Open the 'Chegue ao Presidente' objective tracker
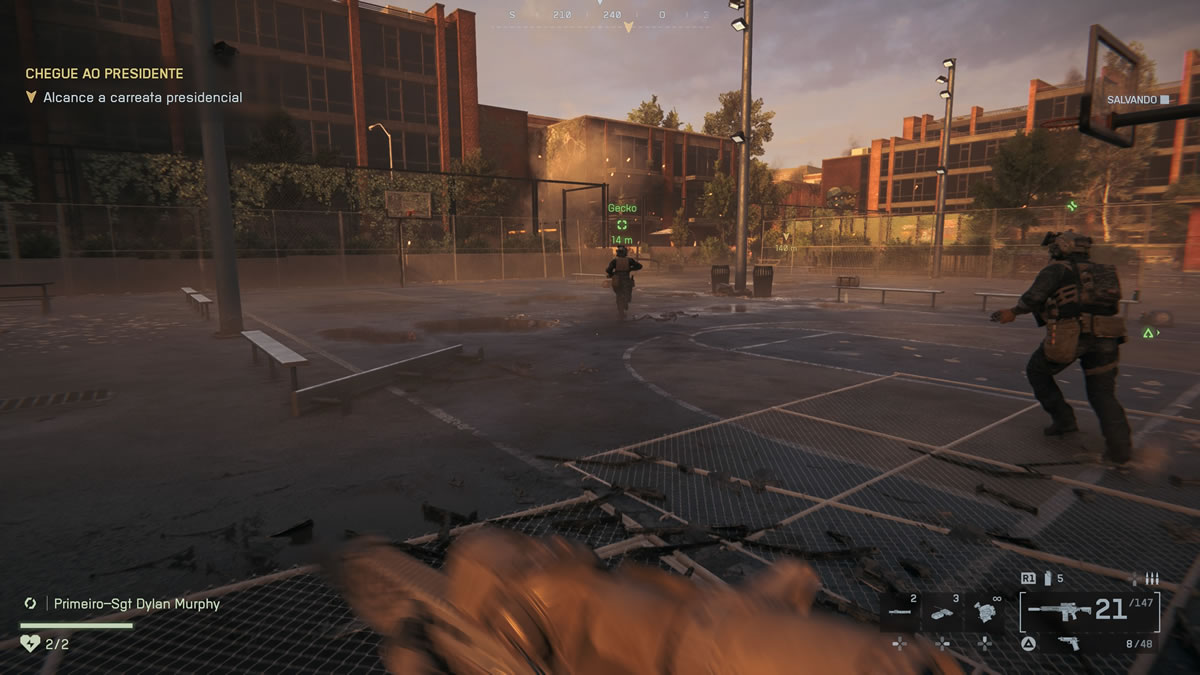 point(104,74)
